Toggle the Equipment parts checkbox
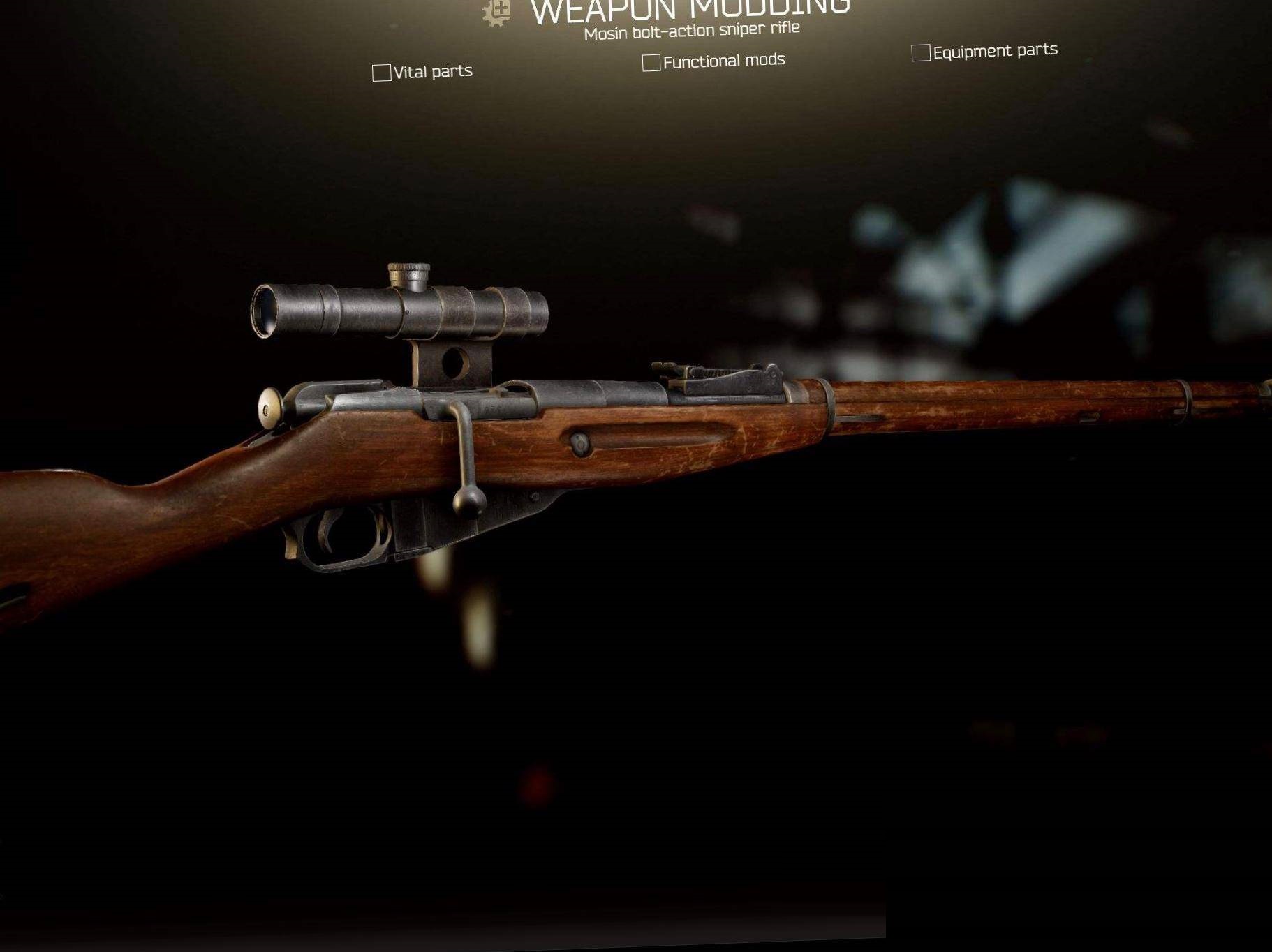The image size is (1272, 952). pyautogui.click(x=920, y=53)
